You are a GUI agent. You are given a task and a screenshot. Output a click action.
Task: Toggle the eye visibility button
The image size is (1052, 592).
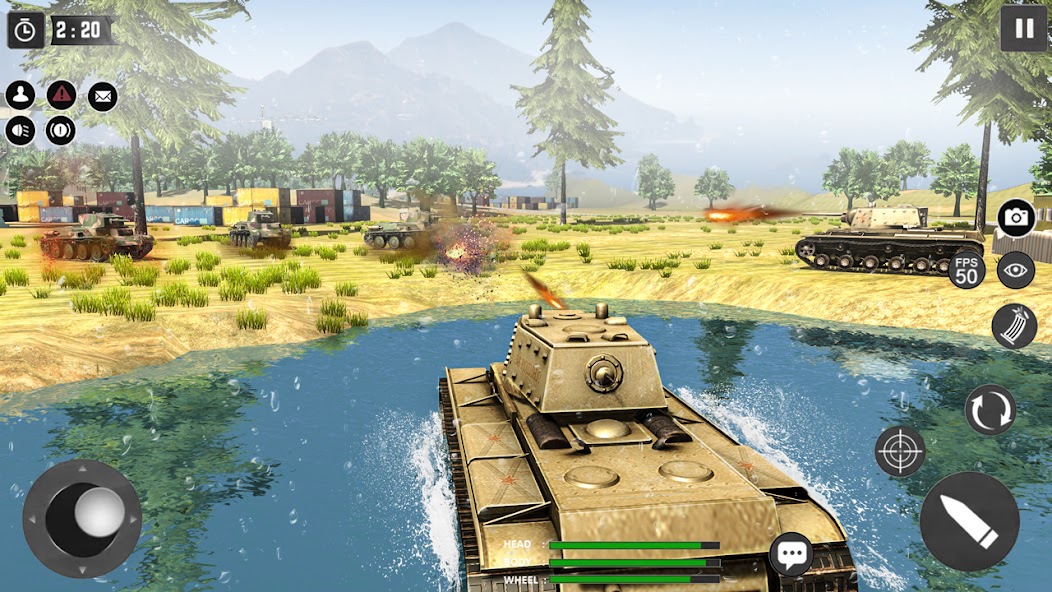point(1016,270)
